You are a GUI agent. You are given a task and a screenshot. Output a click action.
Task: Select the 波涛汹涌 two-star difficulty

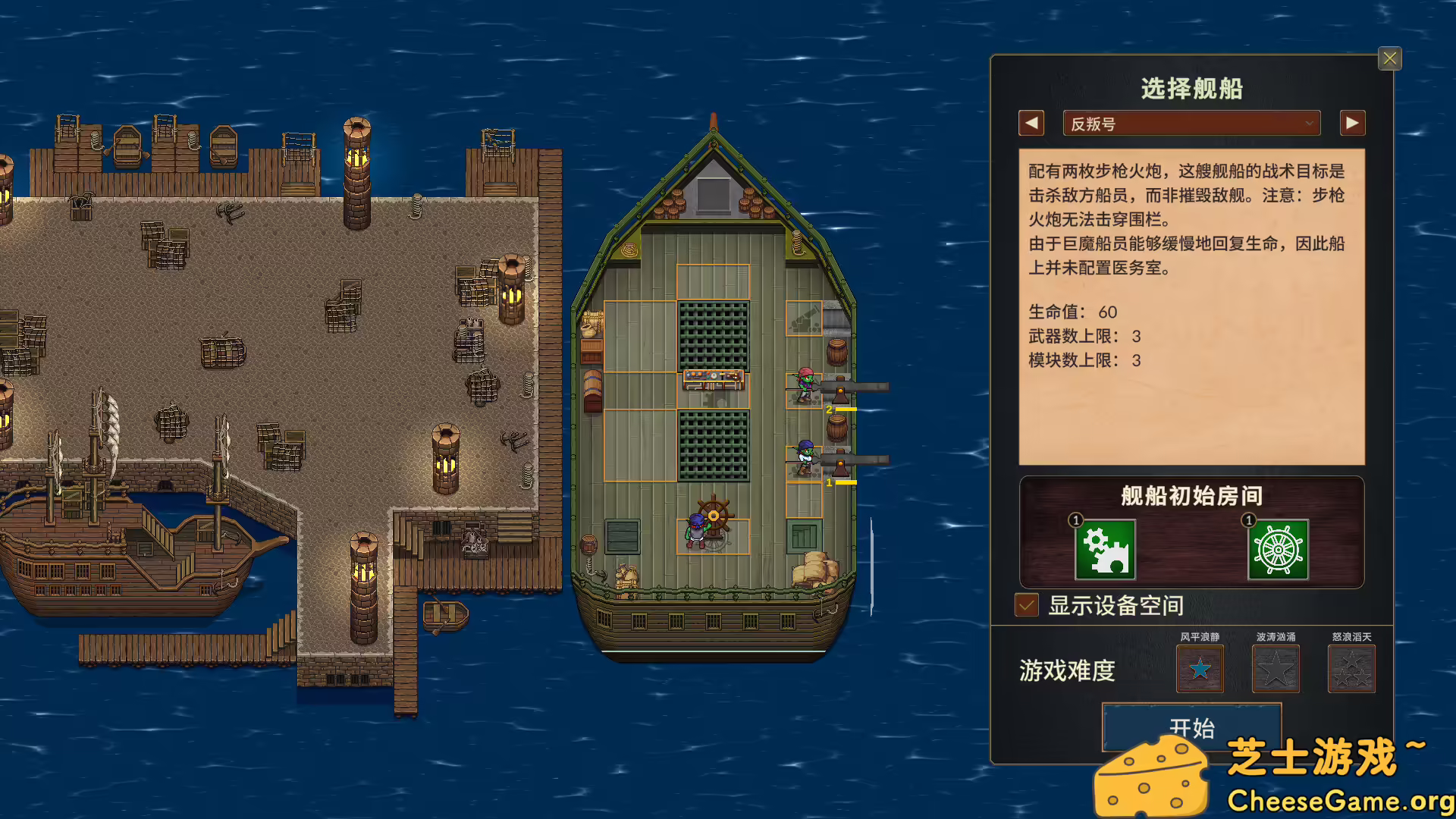click(1275, 669)
